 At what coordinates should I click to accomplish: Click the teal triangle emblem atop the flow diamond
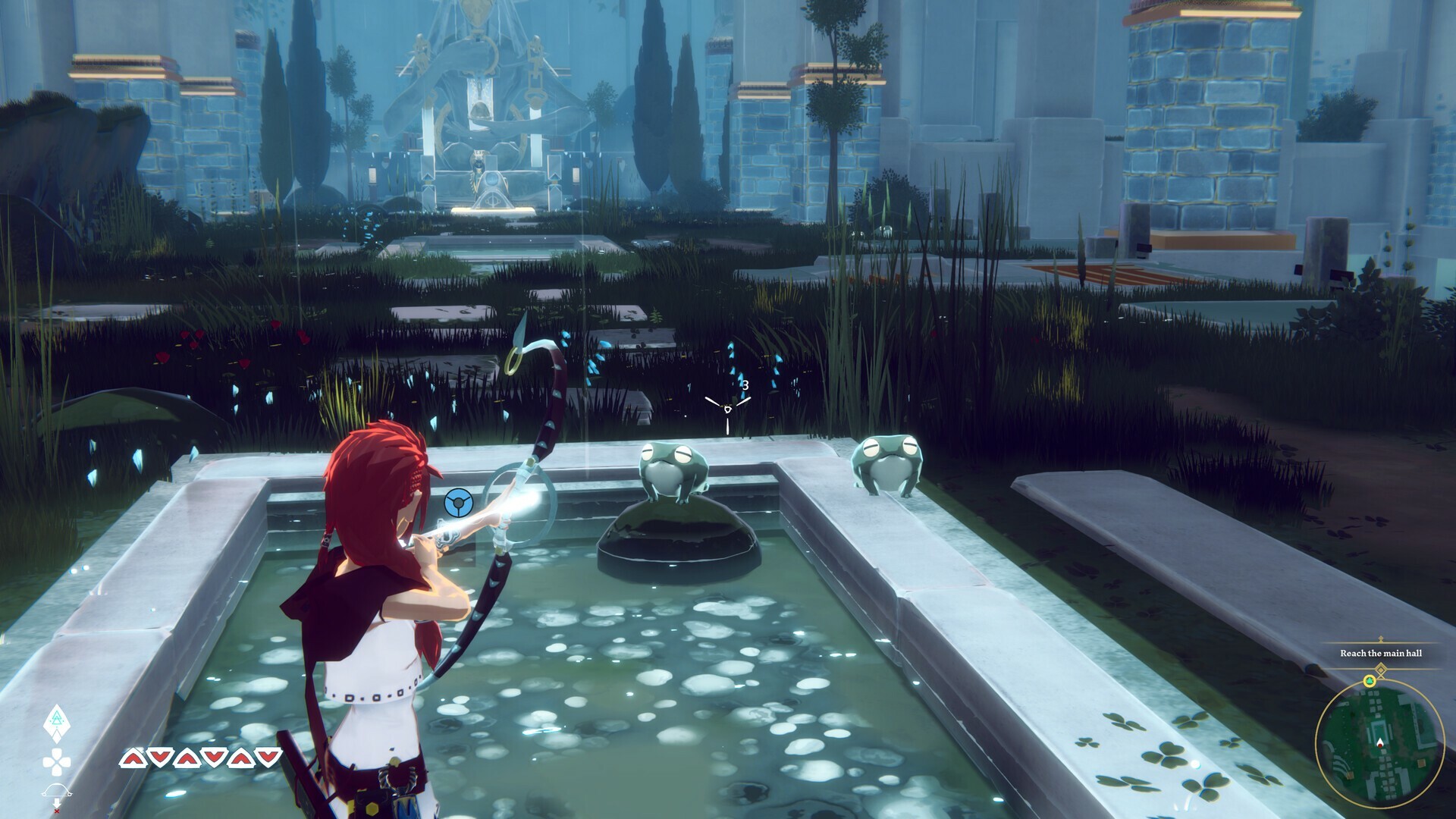[x=56, y=719]
